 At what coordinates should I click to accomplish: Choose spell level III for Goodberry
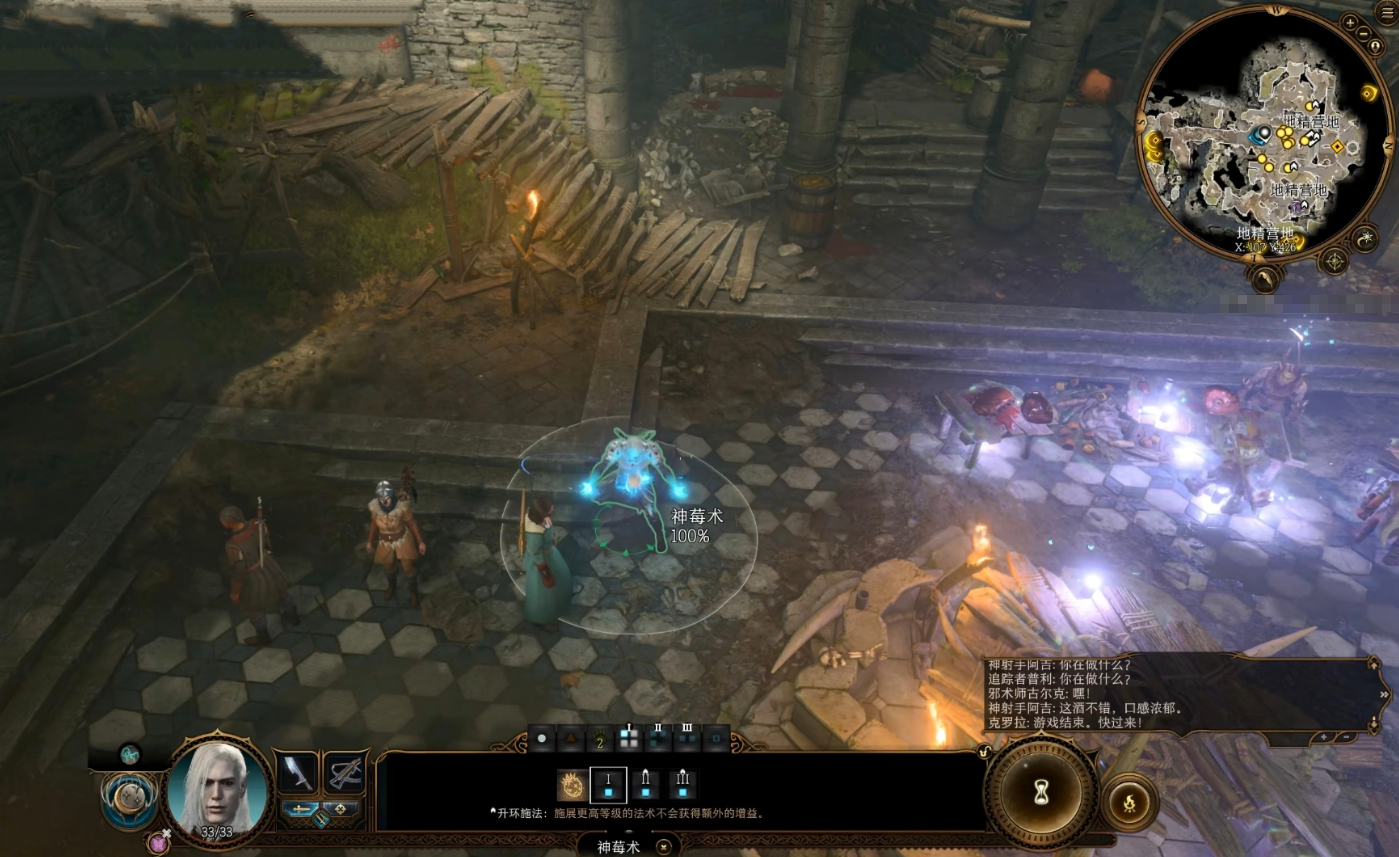tap(682, 784)
